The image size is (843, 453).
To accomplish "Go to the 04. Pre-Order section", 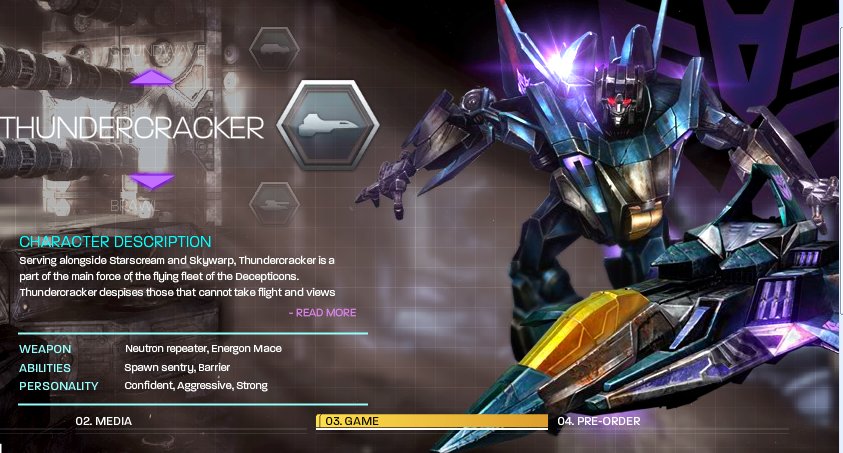I will 599,421.
